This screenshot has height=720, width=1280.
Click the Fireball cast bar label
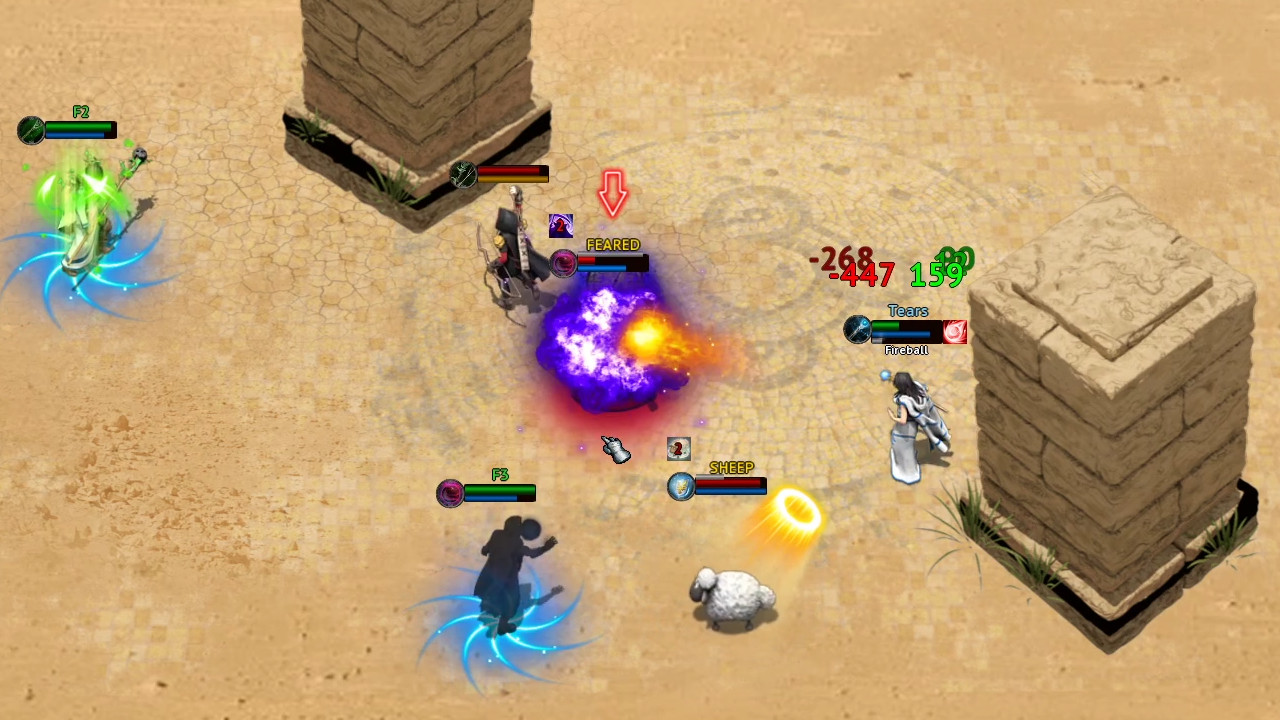point(906,350)
